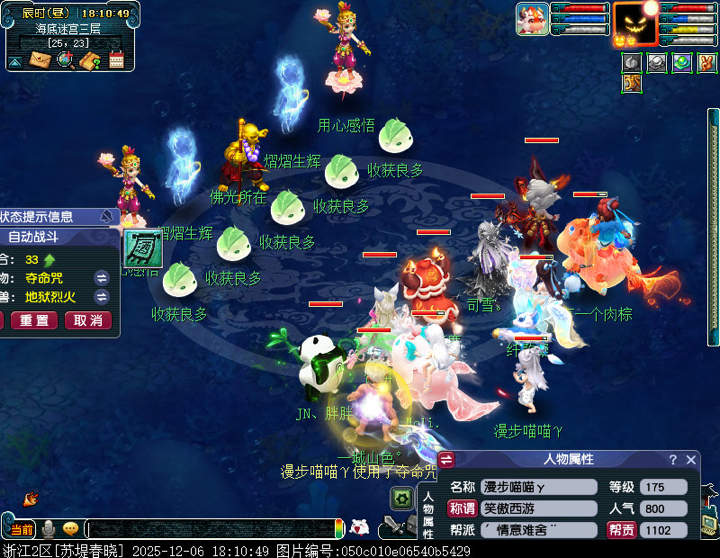Collapse the top-left info panel via triangle button
The height and width of the screenshot is (558, 720).
(15, 62)
